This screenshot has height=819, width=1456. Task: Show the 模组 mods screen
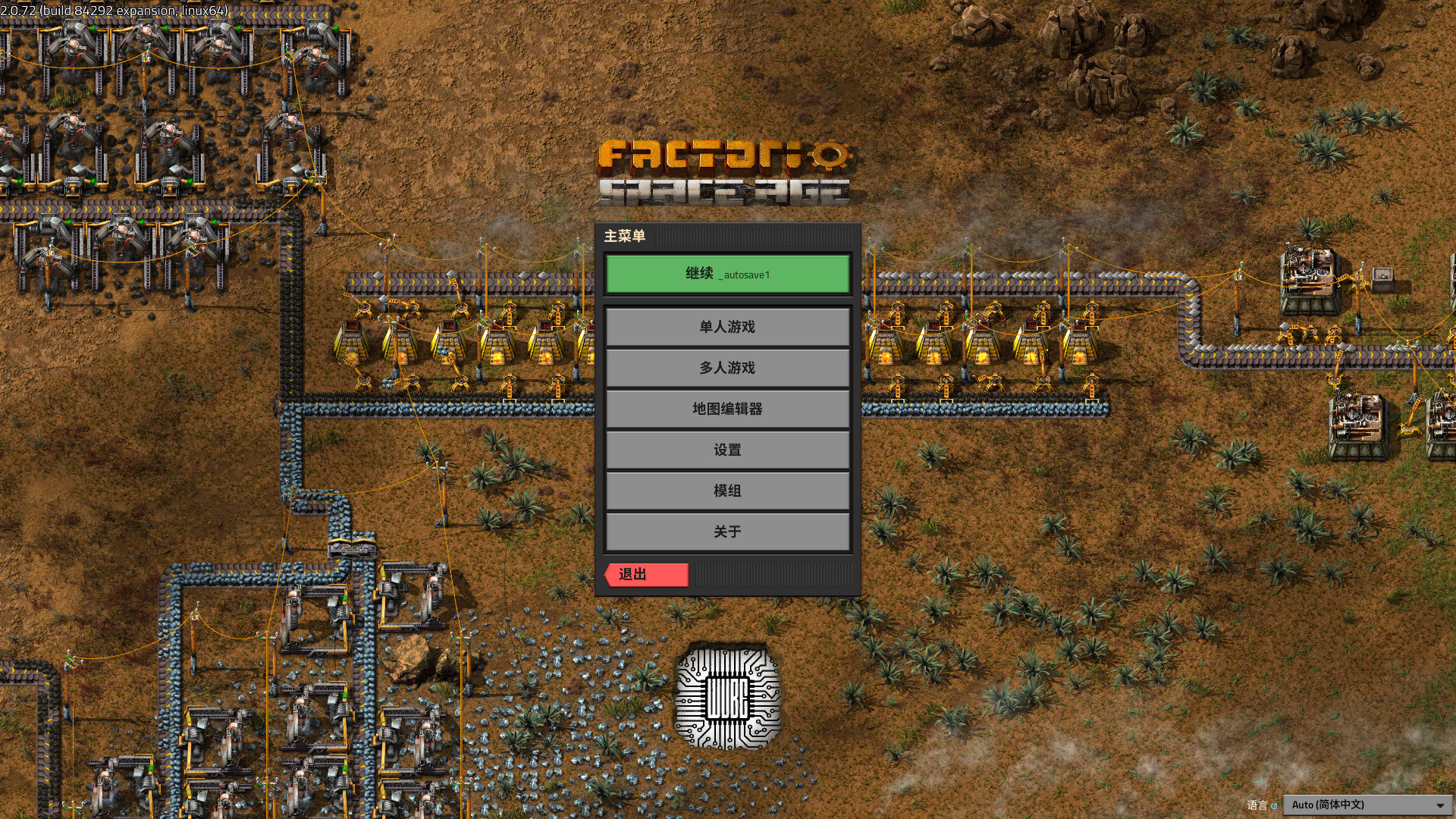[727, 491]
